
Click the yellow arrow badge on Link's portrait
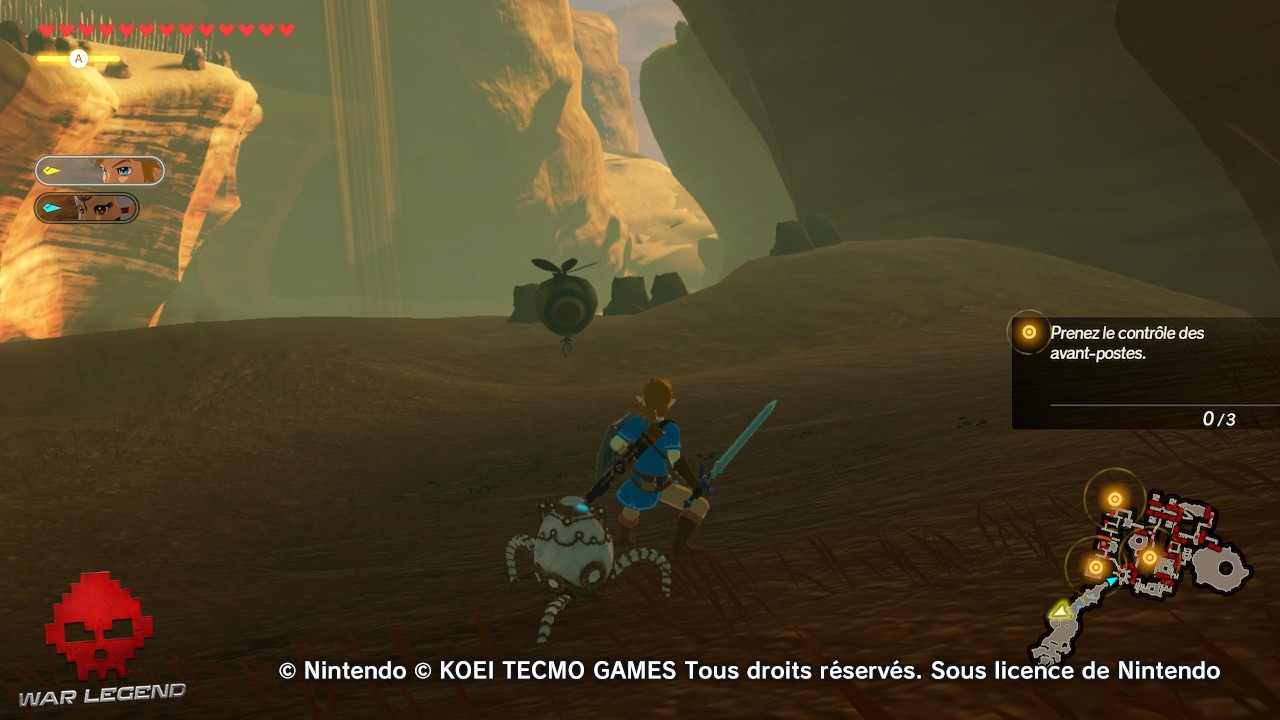click(50, 170)
